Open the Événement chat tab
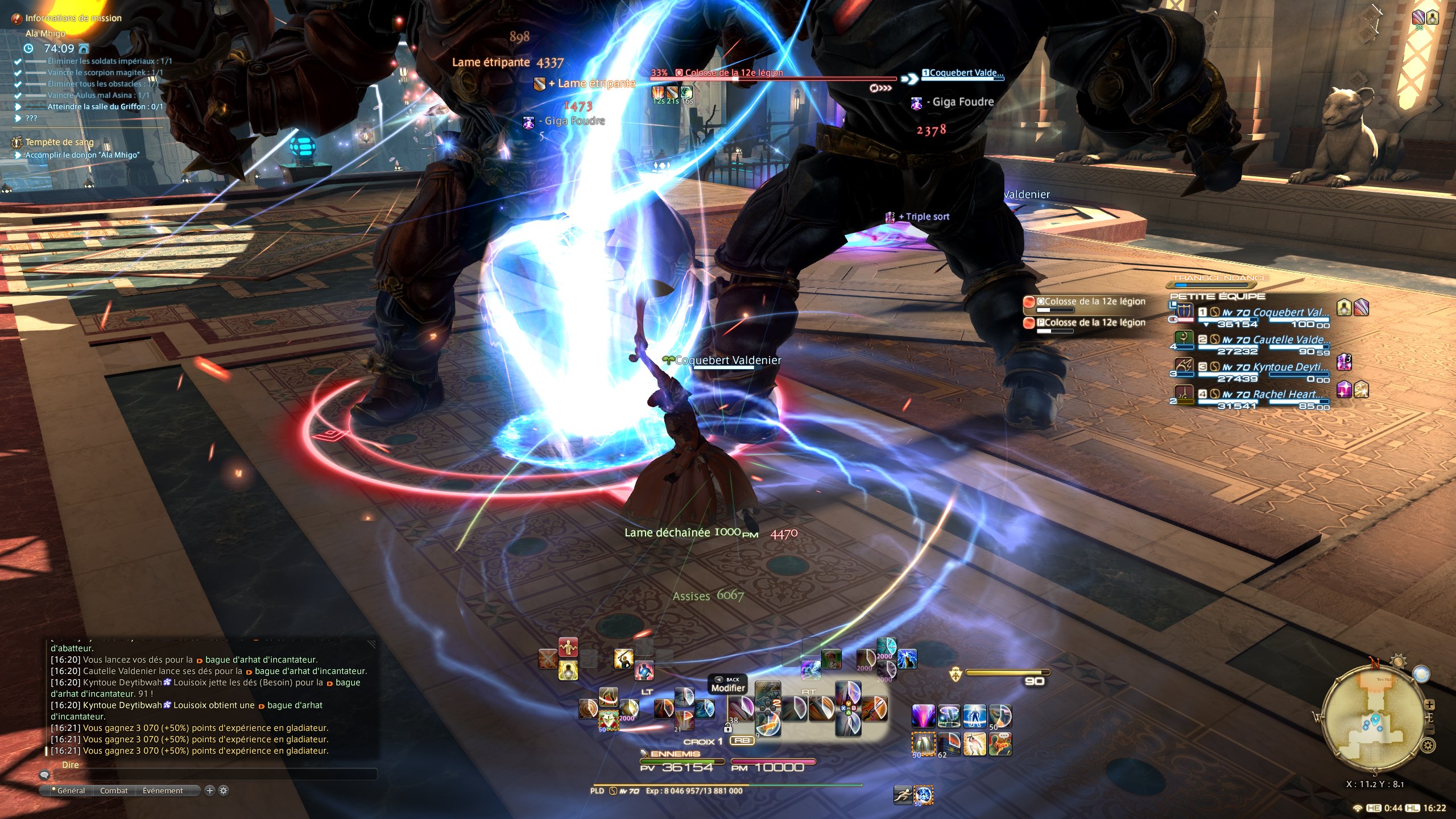1456x819 pixels. pyautogui.click(x=163, y=791)
